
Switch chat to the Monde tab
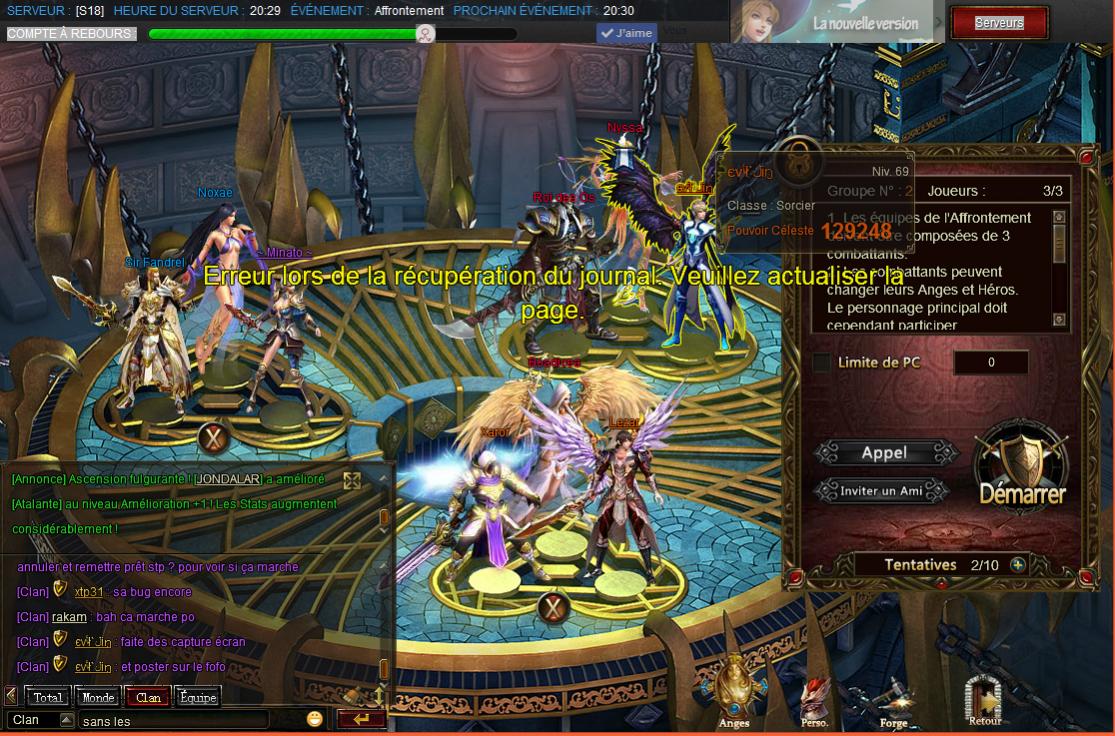point(98,697)
